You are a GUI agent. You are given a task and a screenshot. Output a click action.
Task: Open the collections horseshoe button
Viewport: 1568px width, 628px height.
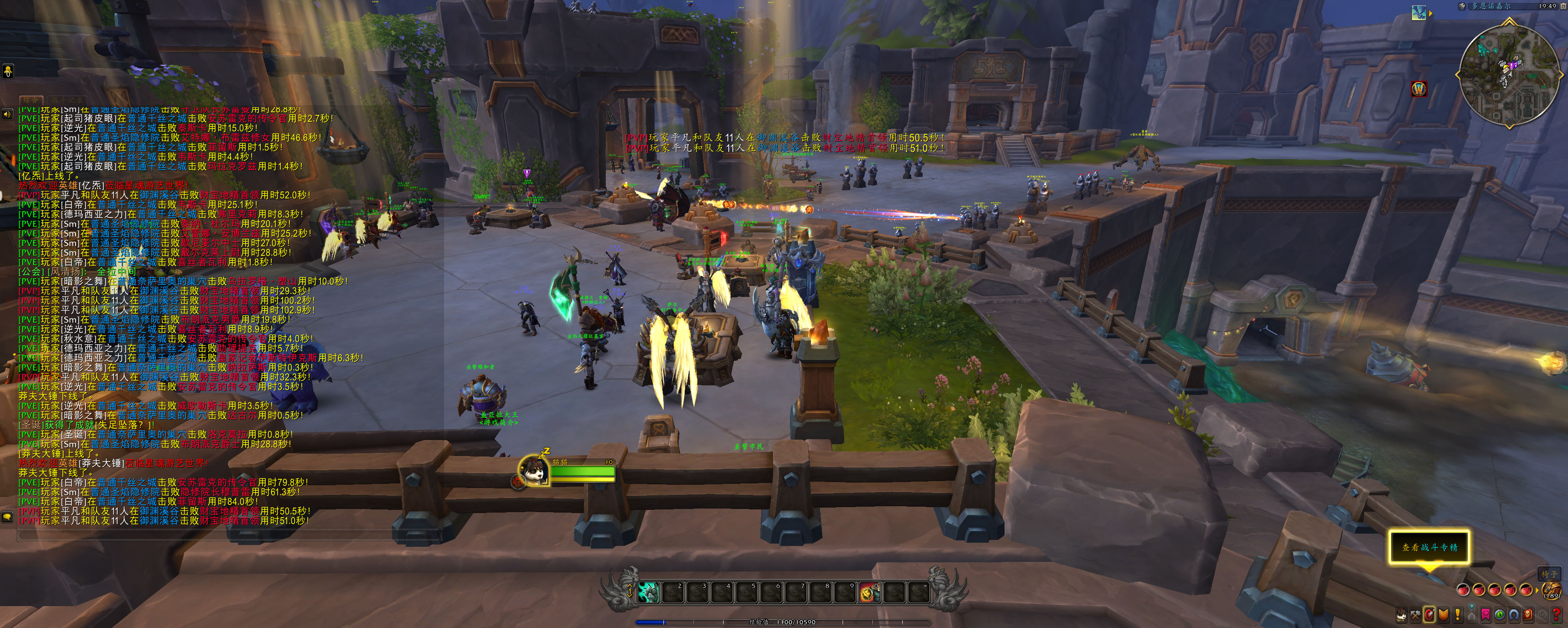1513,615
